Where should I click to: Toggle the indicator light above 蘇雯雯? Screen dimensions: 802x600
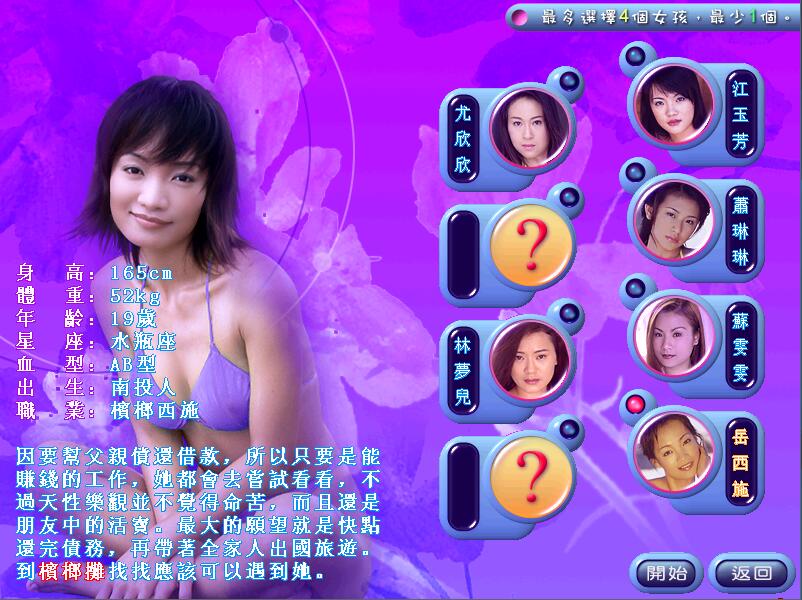coord(634,289)
